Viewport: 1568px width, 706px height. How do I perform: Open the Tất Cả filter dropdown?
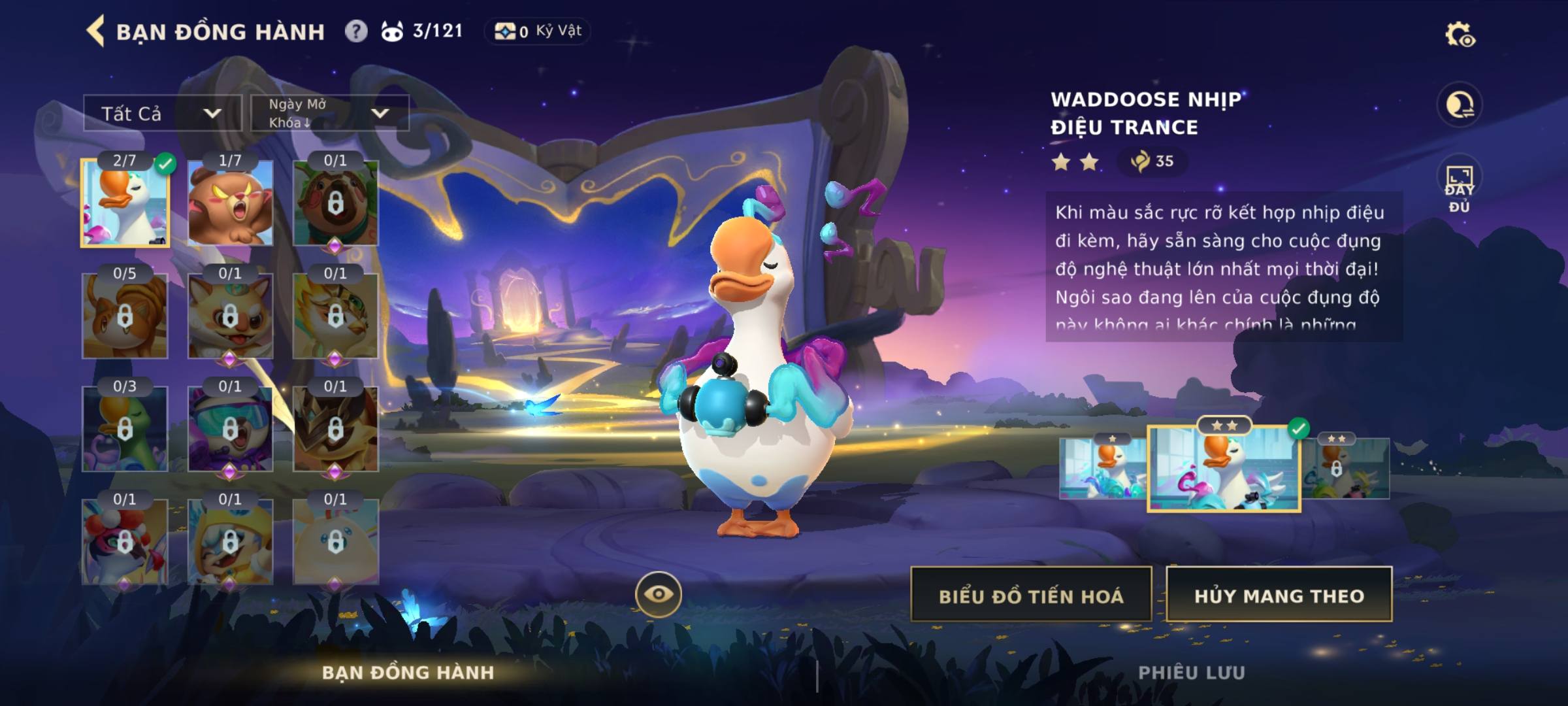coord(162,114)
